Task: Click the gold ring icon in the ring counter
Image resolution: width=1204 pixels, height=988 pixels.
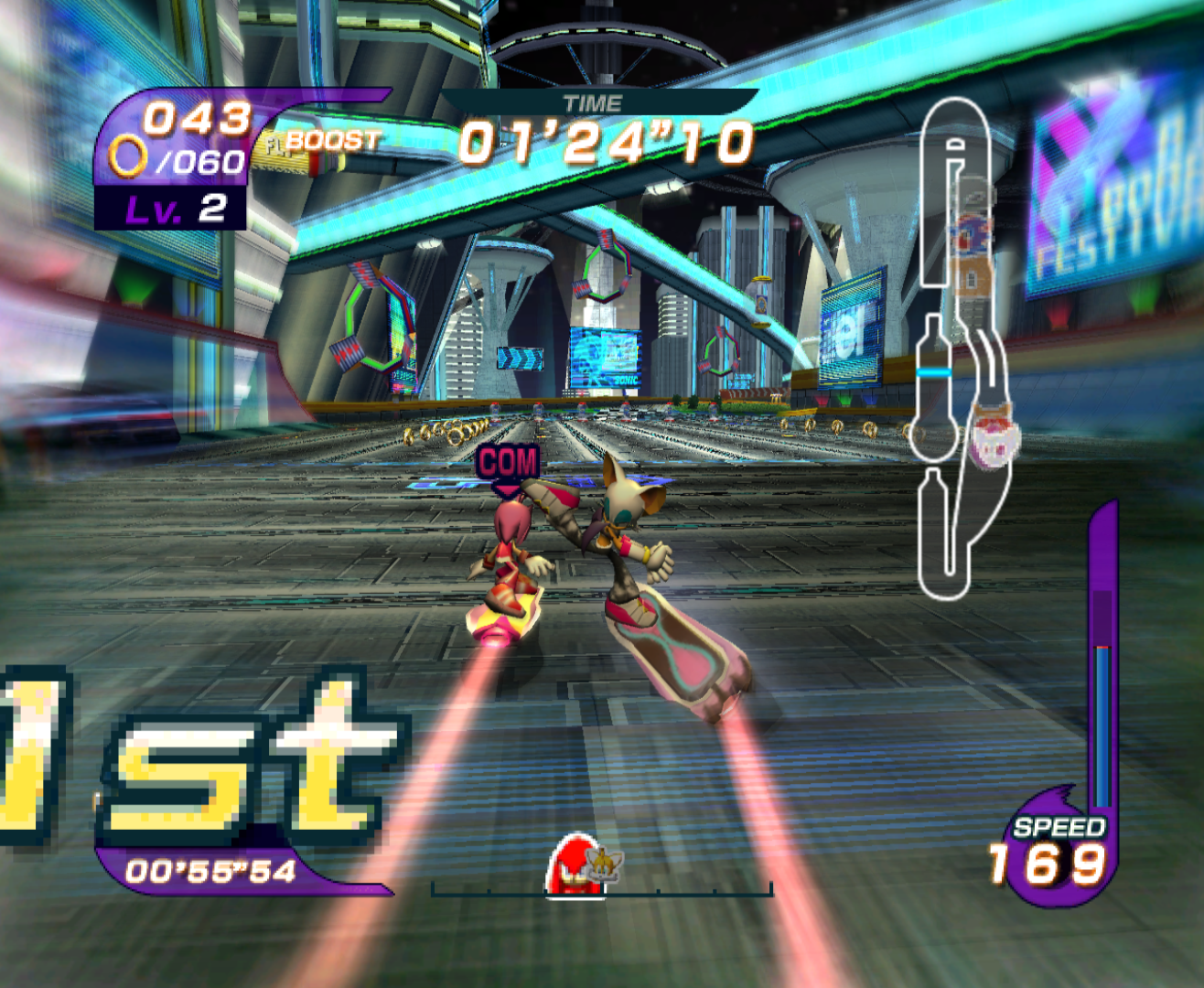Action: [127, 156]
